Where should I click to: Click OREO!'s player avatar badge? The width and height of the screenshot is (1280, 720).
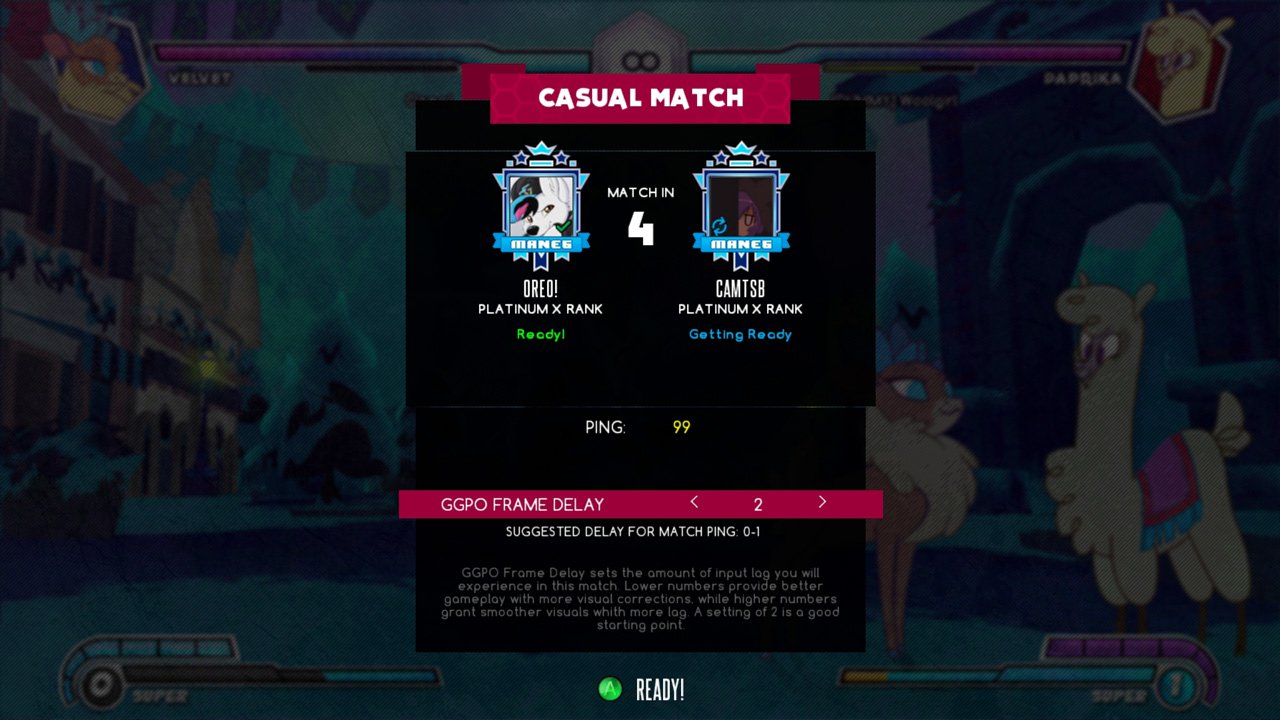(541, 207)
